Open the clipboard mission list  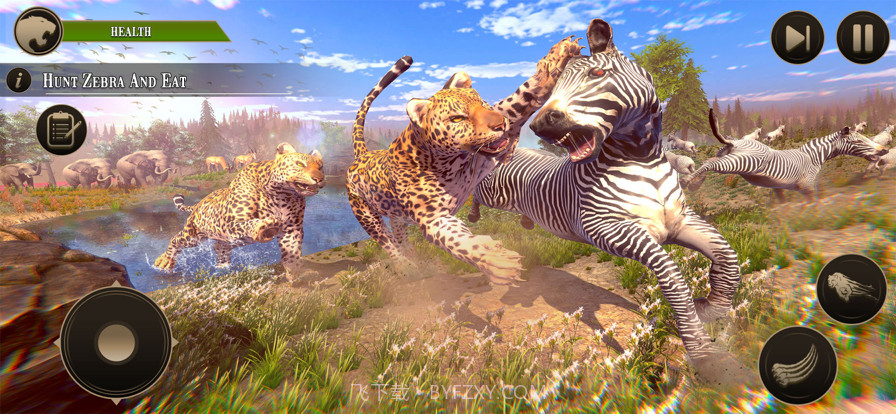[x=61, y=130]
